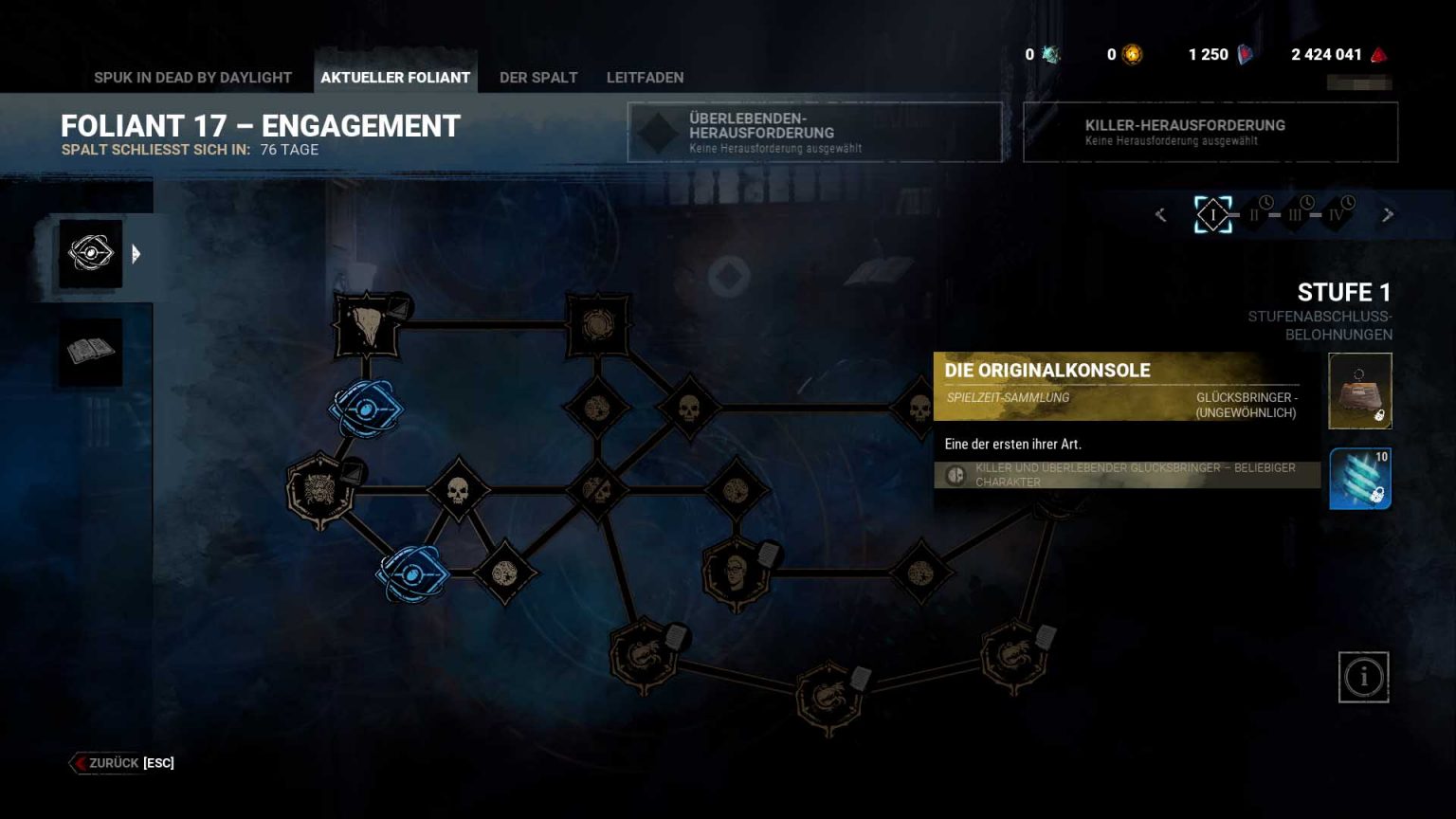The height and width of the screenshot is (819, 1456).
Task: Select tome level I marker
Action: tap(1213, 215)
